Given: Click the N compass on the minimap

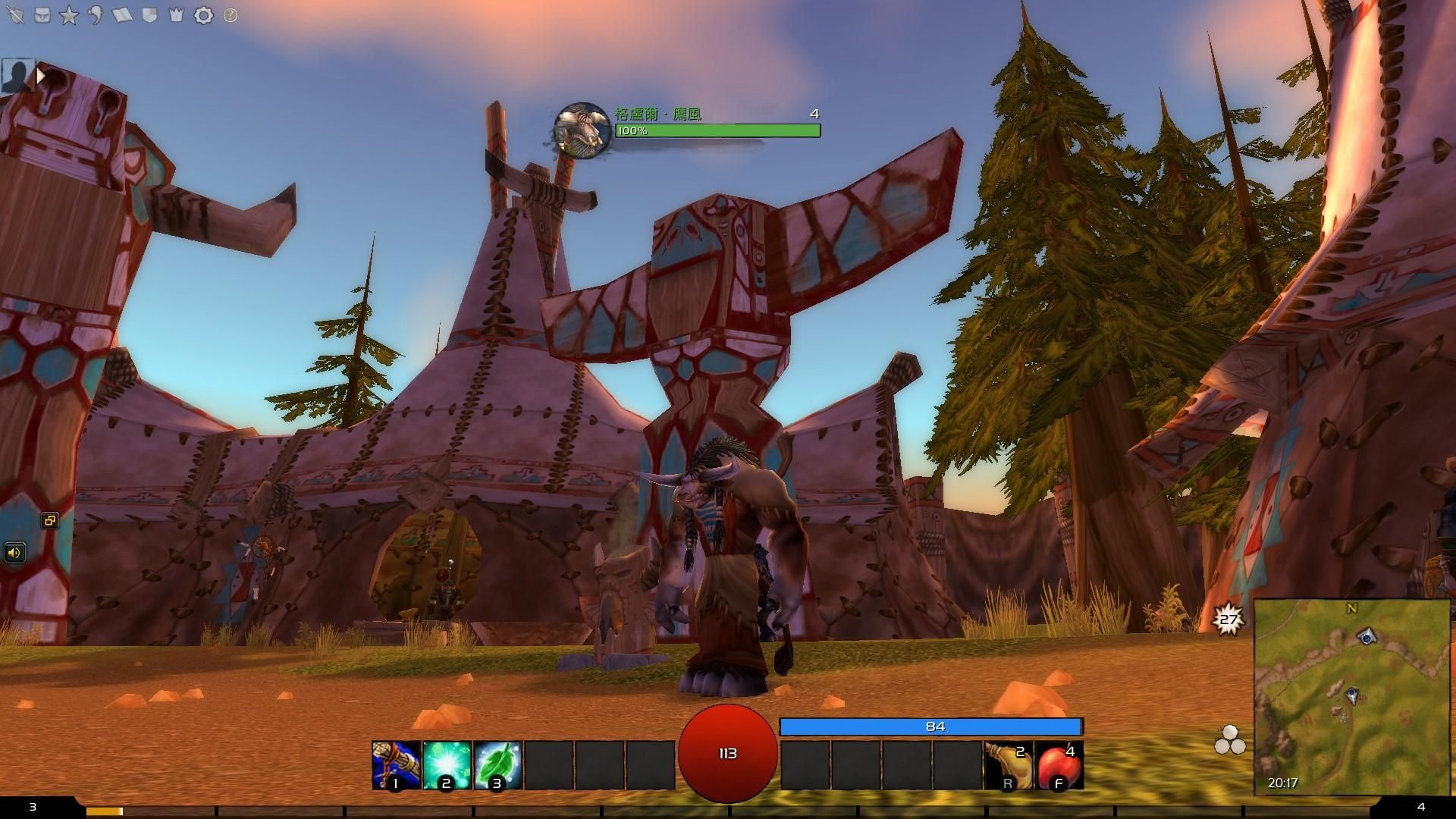Looking at the screenshot, I should point(1350,608).
